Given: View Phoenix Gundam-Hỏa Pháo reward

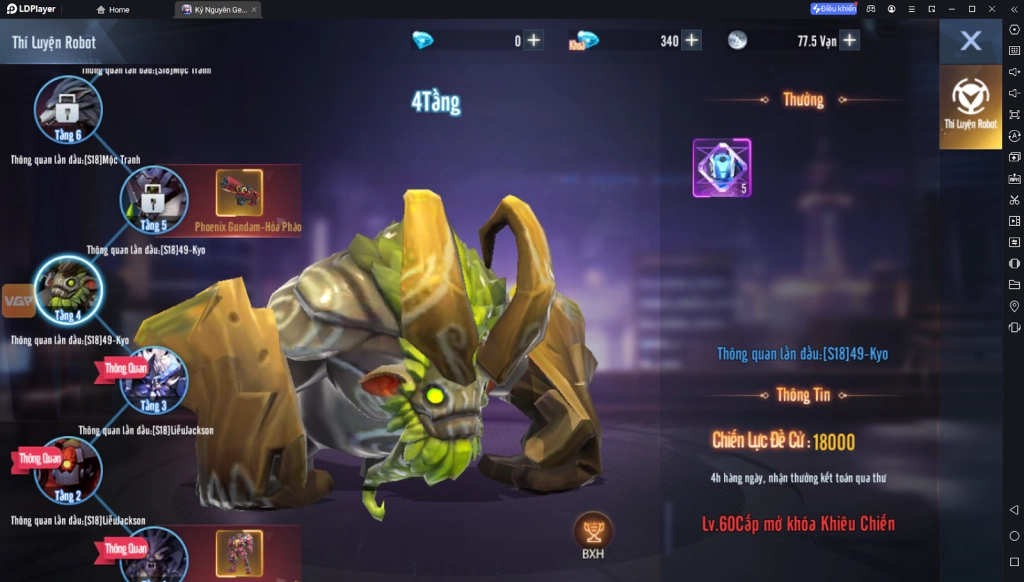Looking at the screenshot, I should [239, 194].
